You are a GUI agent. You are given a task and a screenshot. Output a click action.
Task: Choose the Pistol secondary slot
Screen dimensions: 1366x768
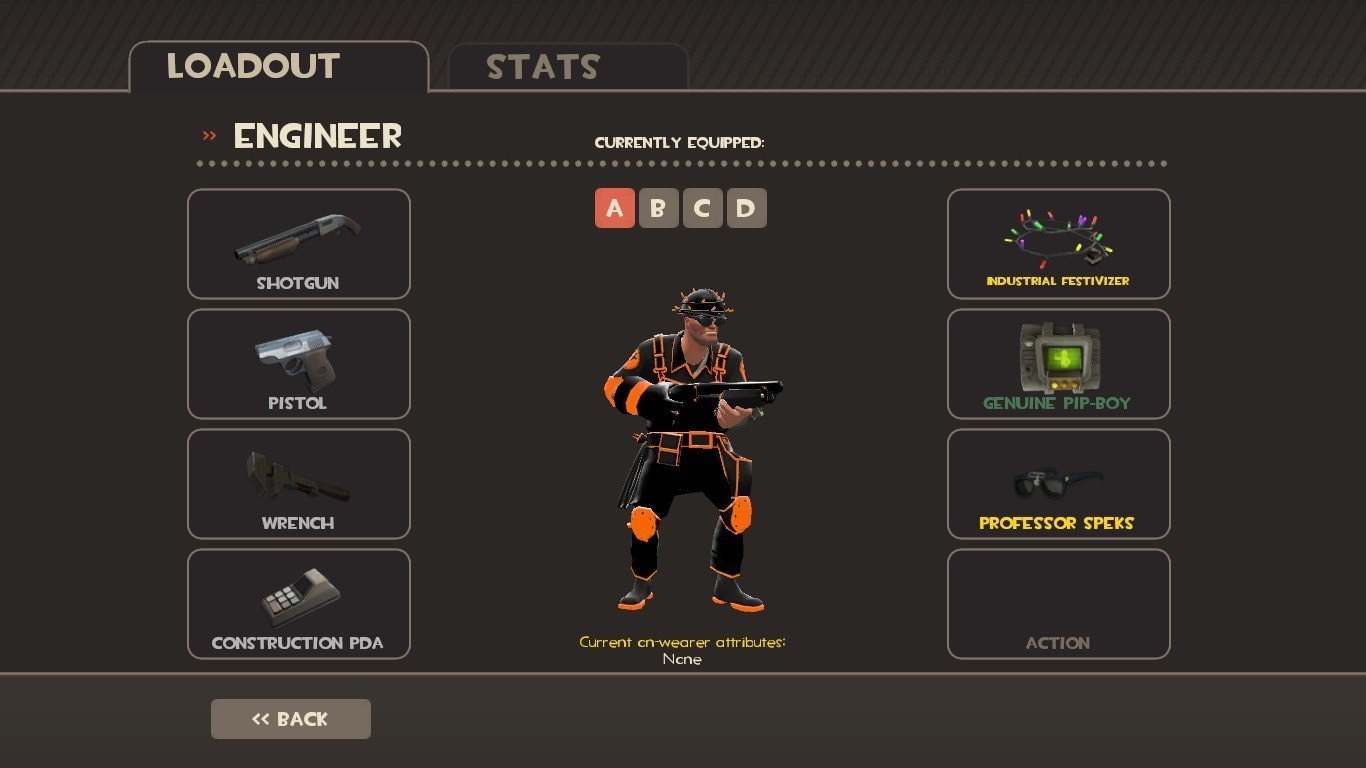coord(298,364)
